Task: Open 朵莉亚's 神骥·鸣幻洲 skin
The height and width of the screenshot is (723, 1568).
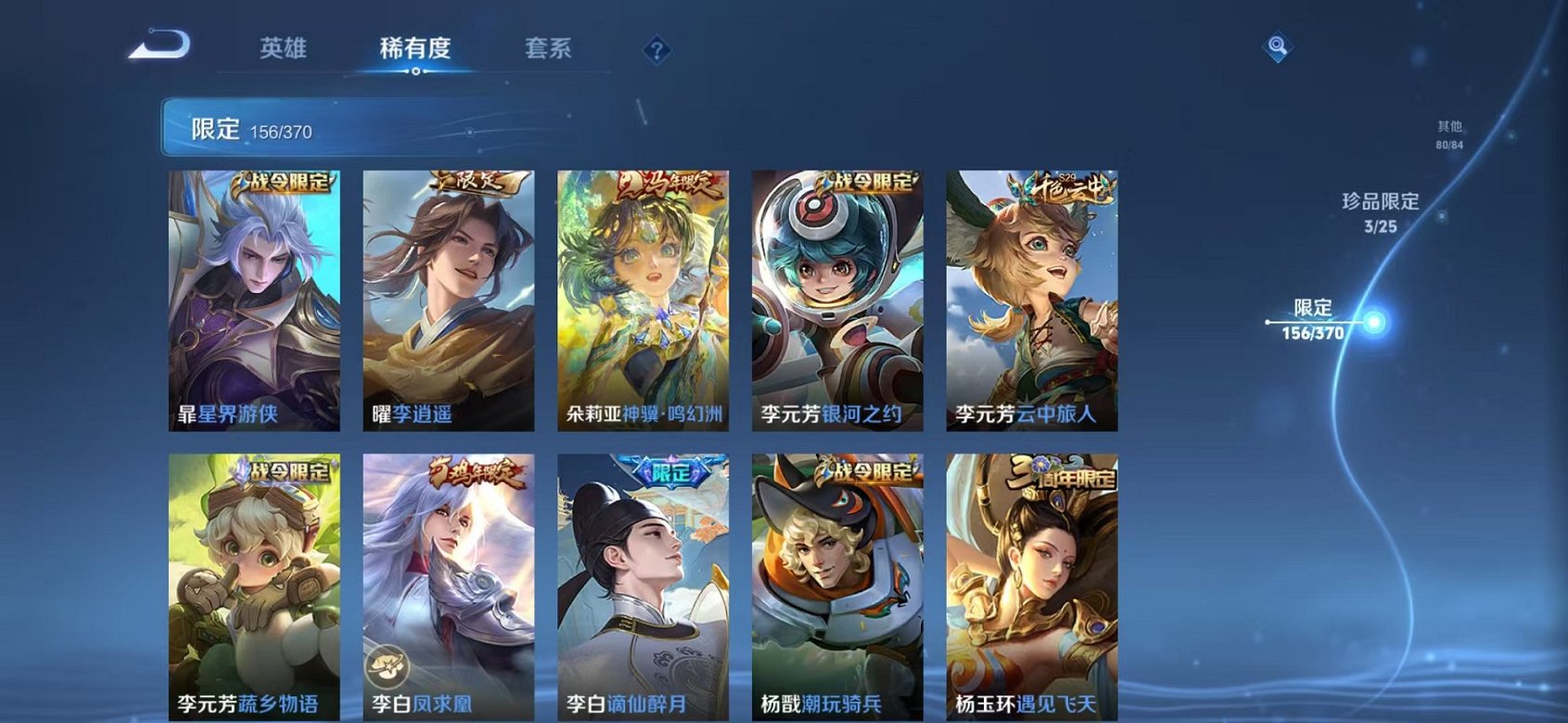Action: coord(644,297)
